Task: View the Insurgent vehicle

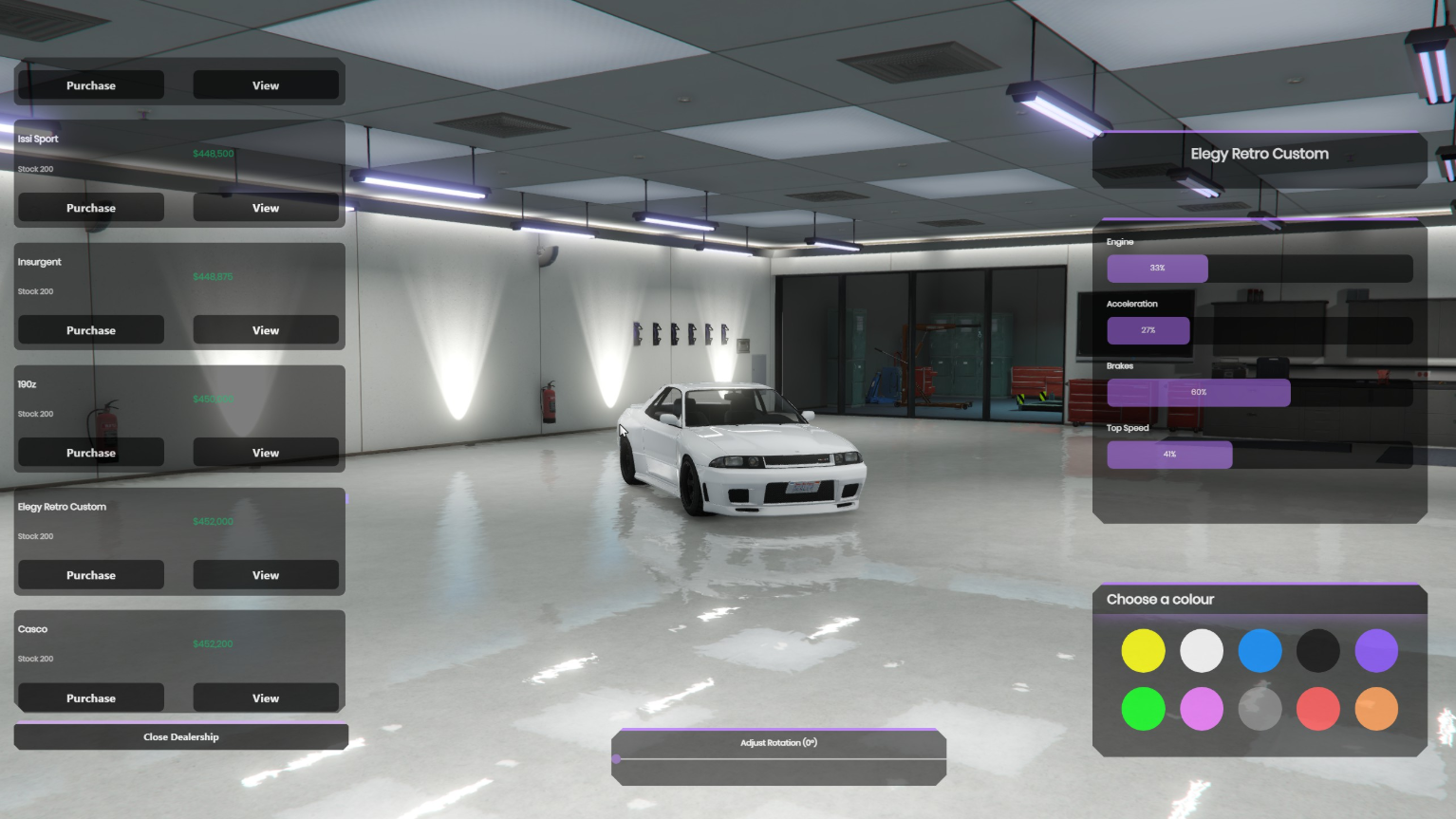Action: coord(266,330)
